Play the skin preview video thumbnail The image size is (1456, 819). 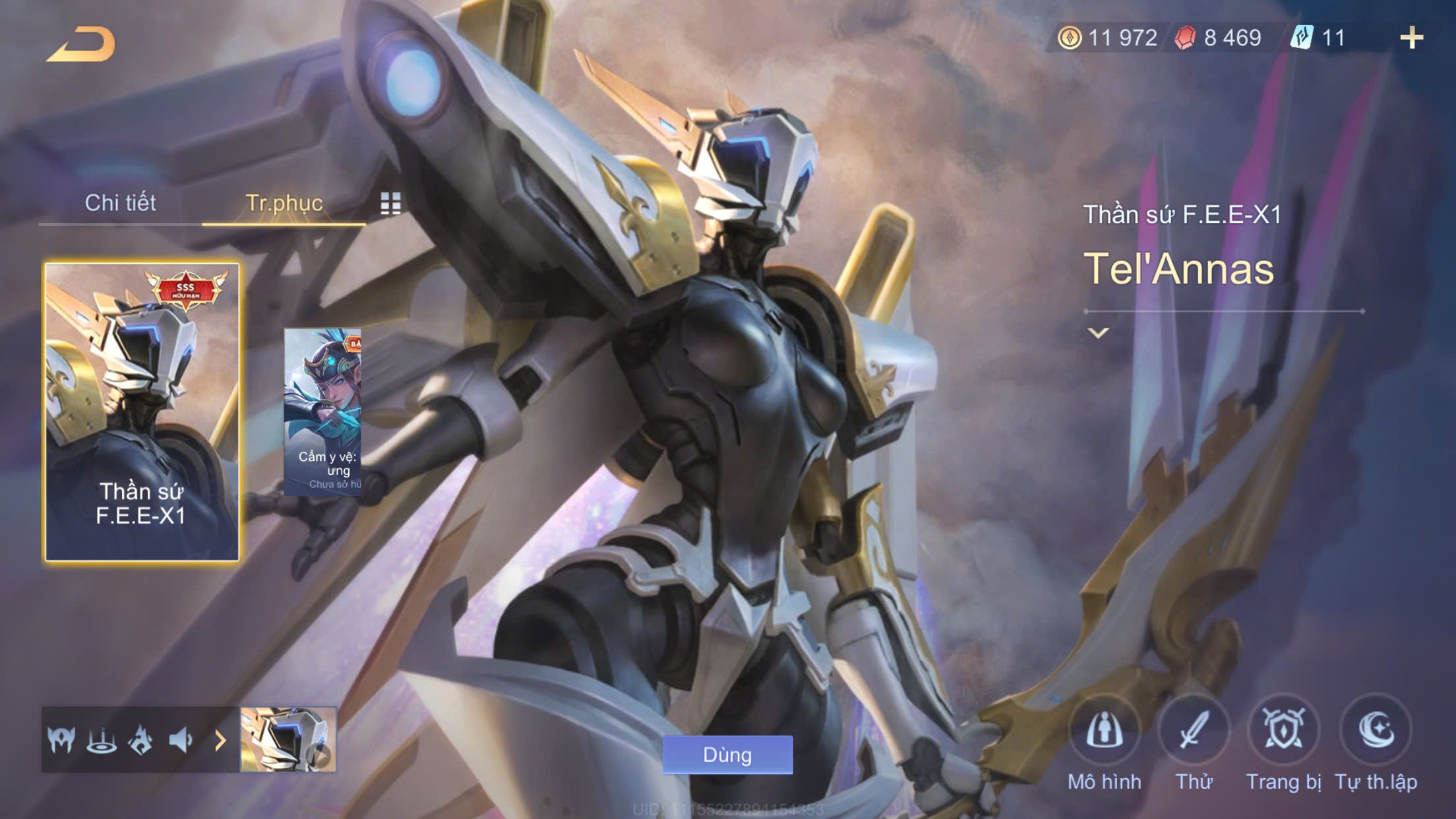pyautogui.click(x=288, y=740)
